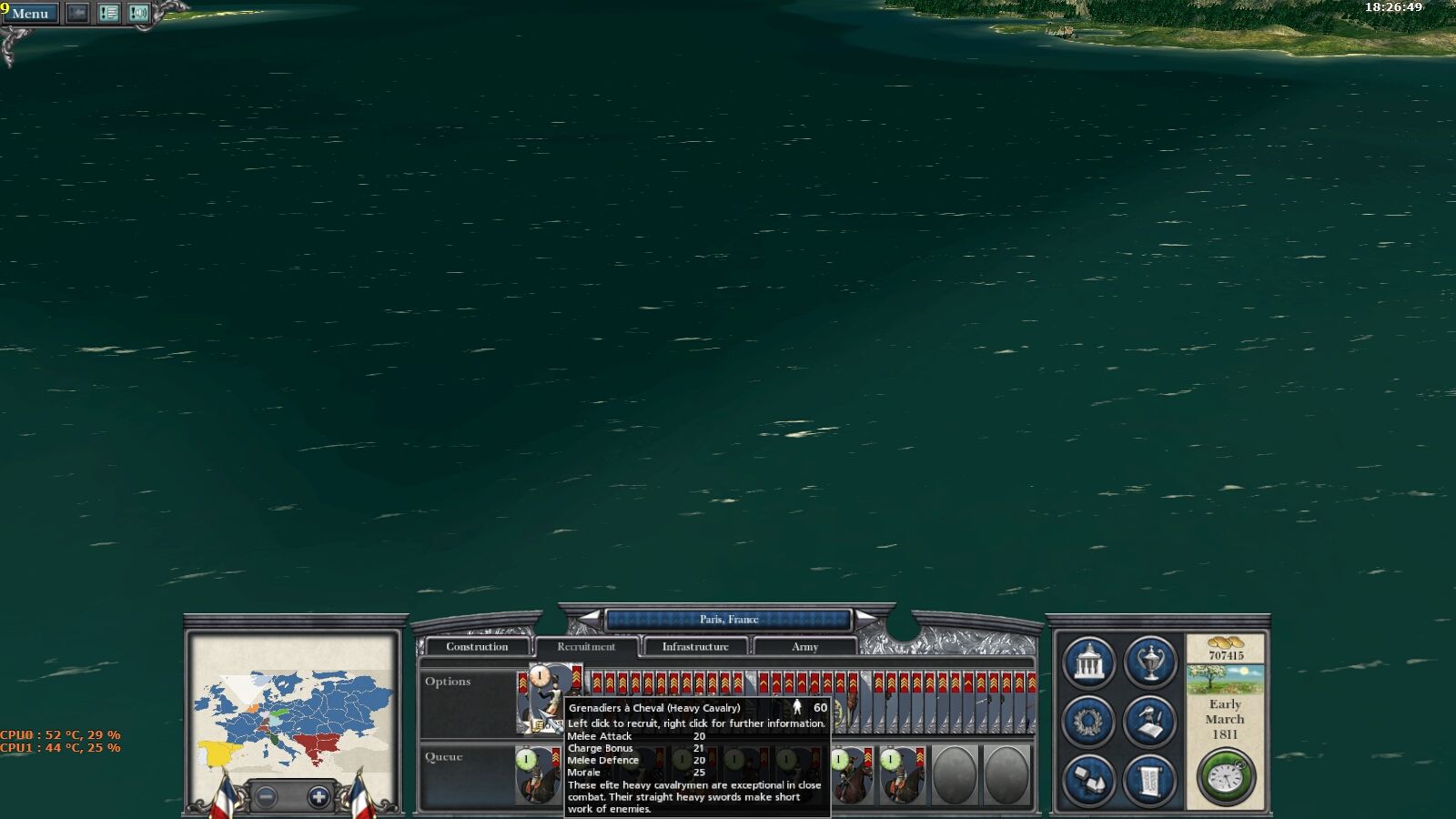This screenshot has height=819, width=1456.
Task: Open the trophy cup objectives panel
Action: 1150,662
